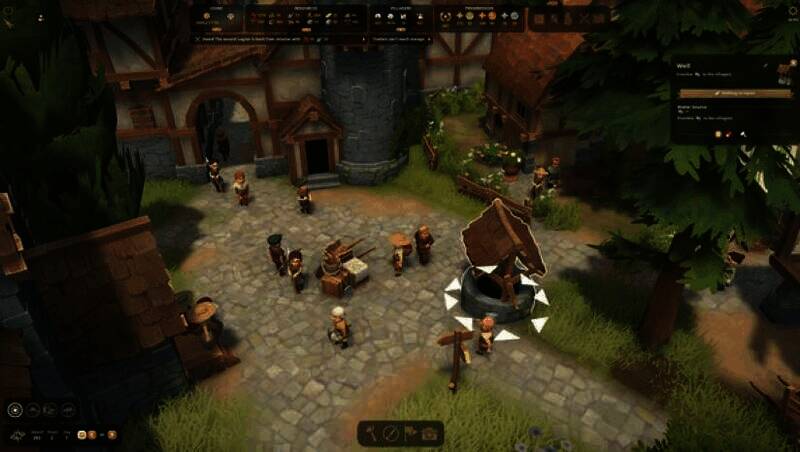Open the Progression section in top bar

point(478,9)
